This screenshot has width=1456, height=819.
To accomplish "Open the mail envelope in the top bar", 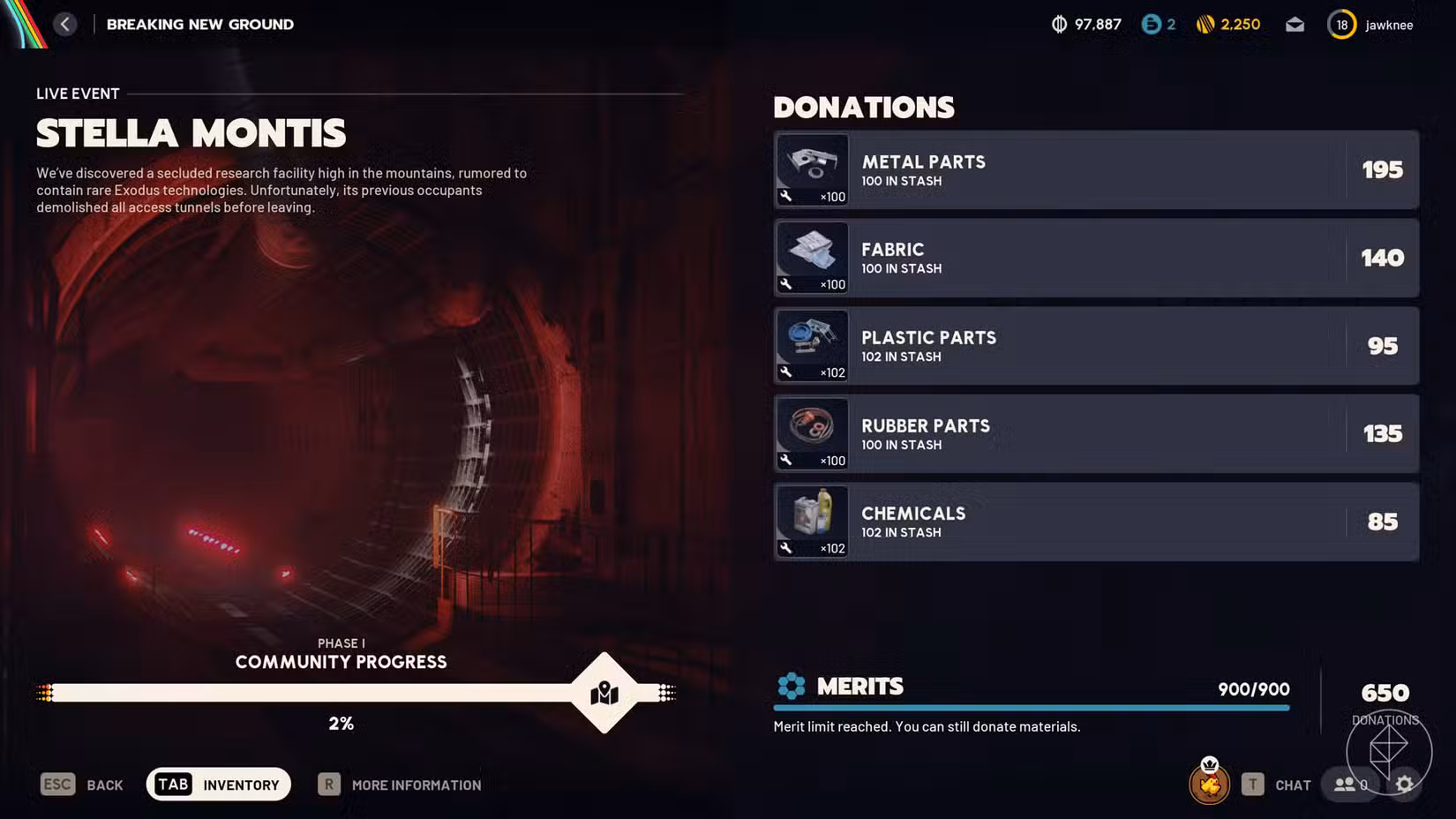I will click(1295, 24).
